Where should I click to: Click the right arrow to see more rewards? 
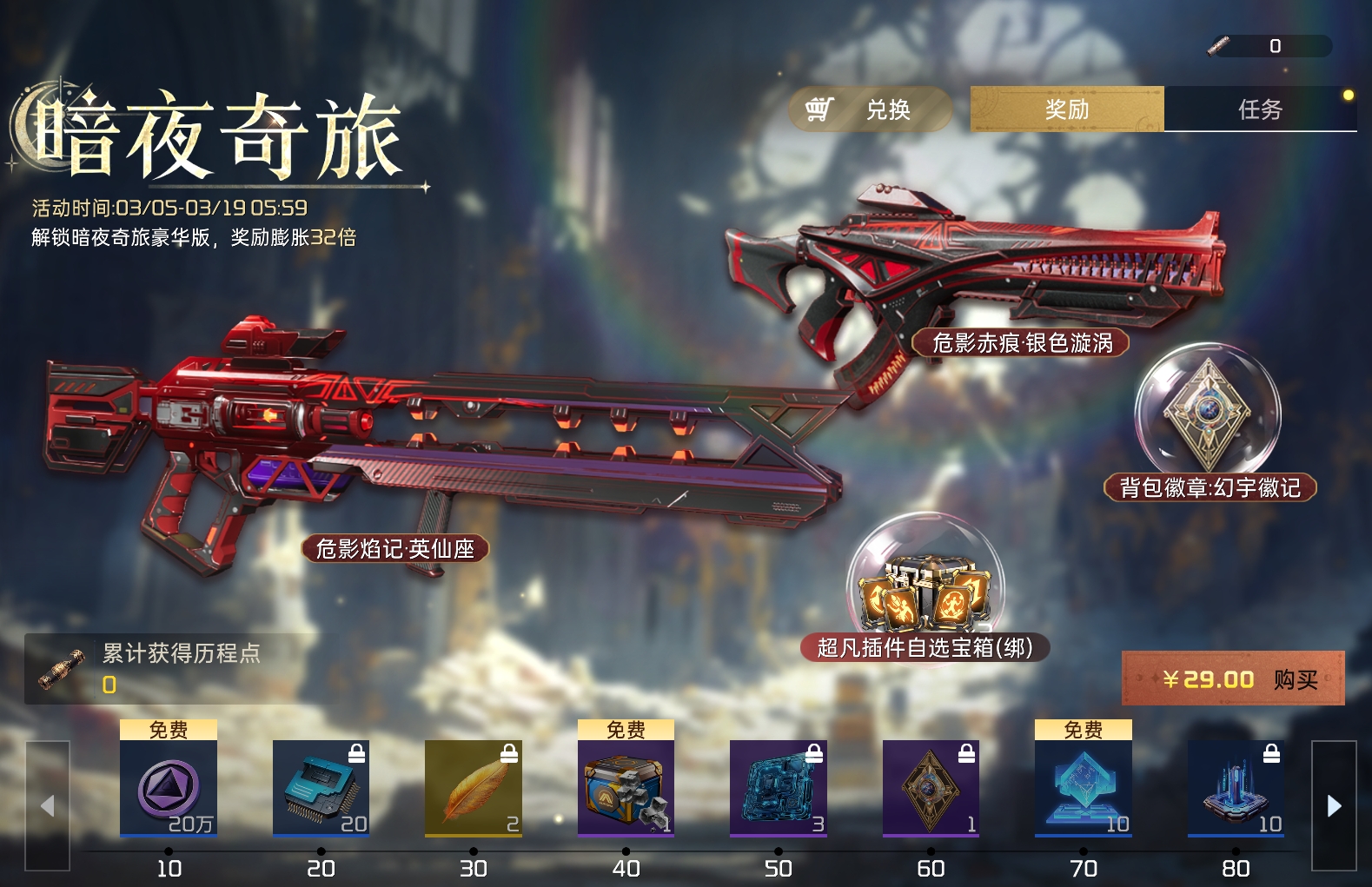(1334, 804)
